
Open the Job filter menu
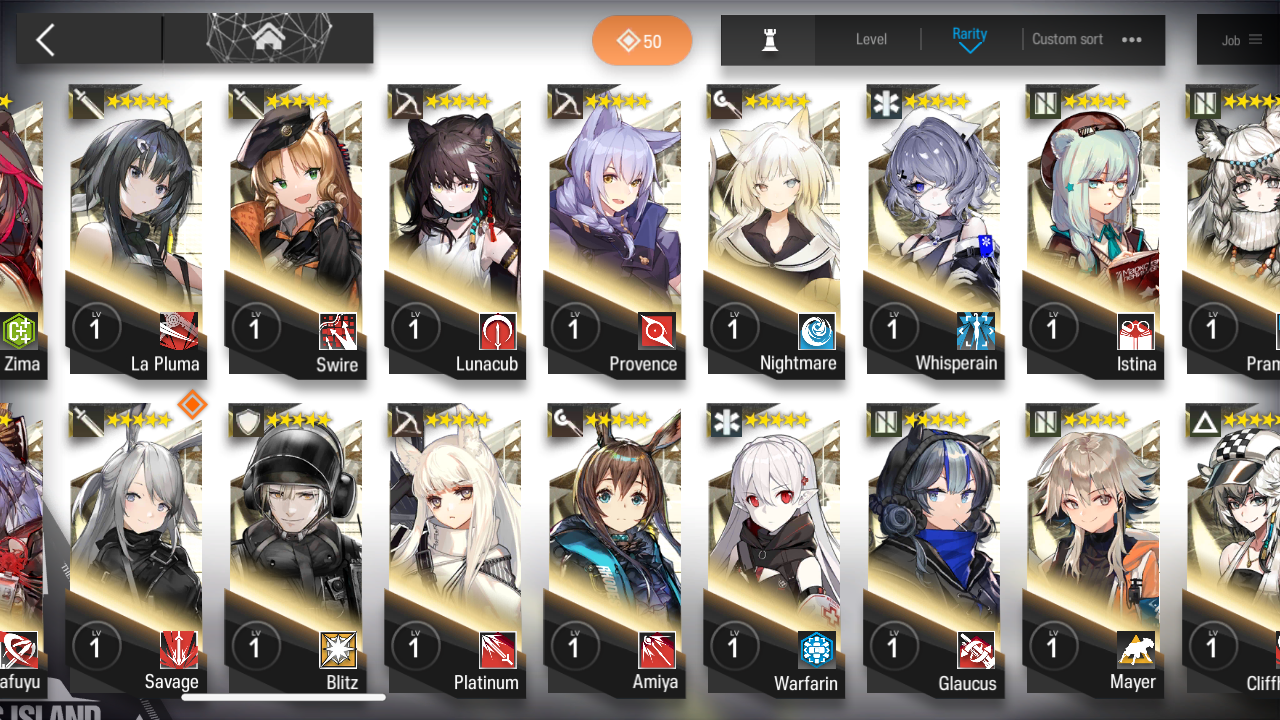click(x=1241, y=40)
